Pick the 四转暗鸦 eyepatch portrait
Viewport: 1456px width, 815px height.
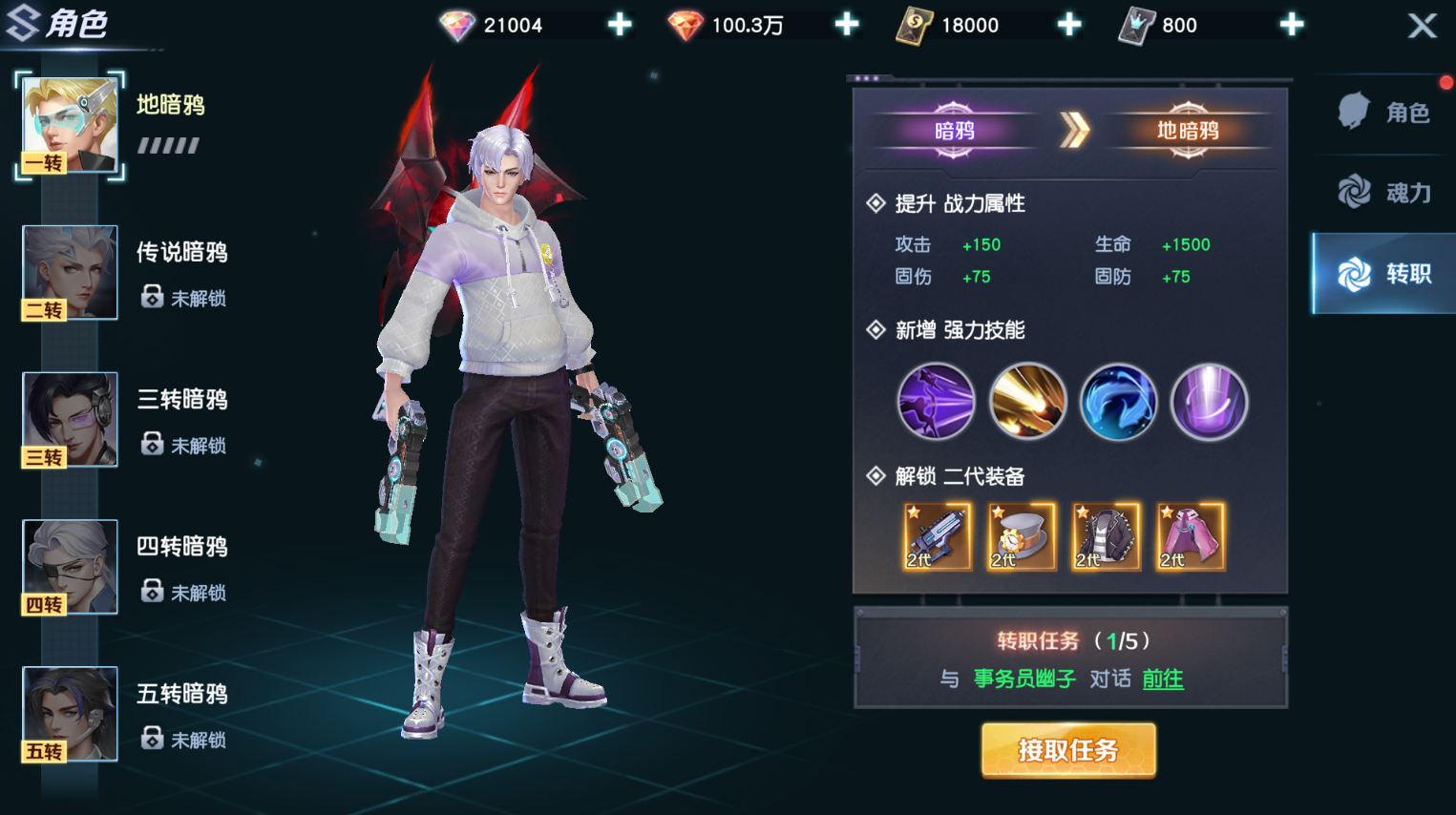70,567
